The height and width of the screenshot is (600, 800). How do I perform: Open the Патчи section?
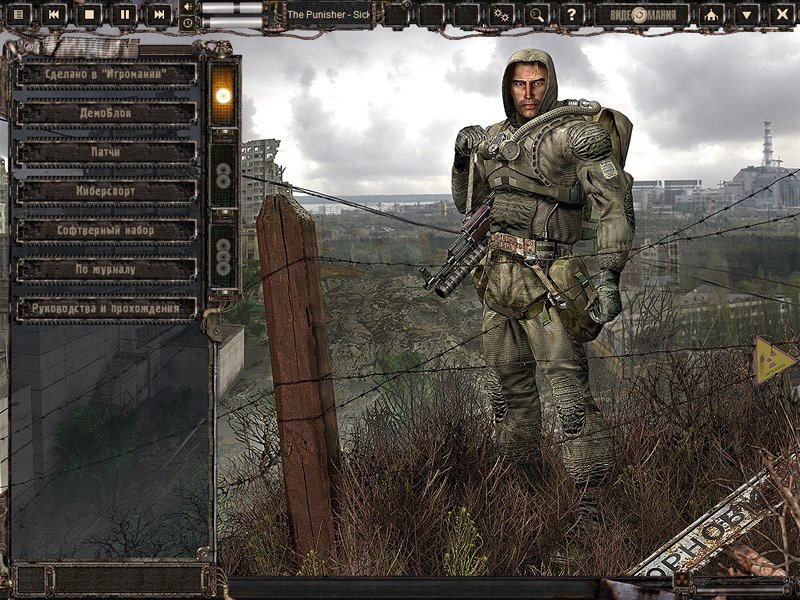(x=107, y=152)
